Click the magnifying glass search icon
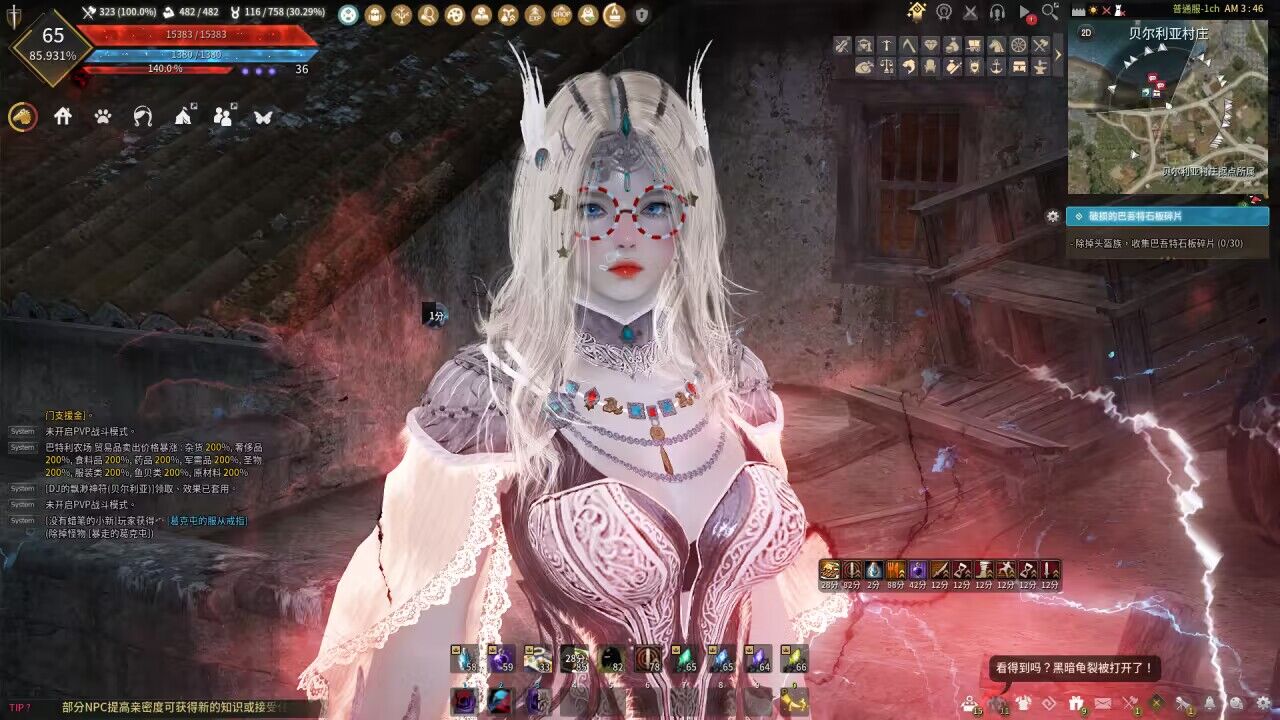Screen dimensions: 1280x720 tap(1050, 12)
